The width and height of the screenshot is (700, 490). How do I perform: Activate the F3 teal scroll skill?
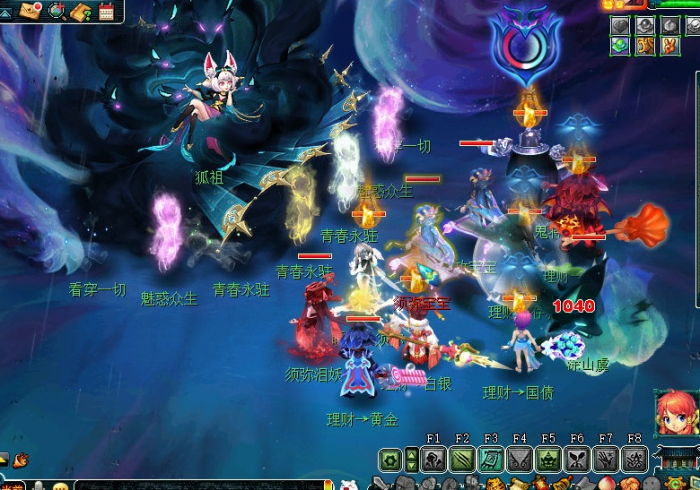(490, 460)
